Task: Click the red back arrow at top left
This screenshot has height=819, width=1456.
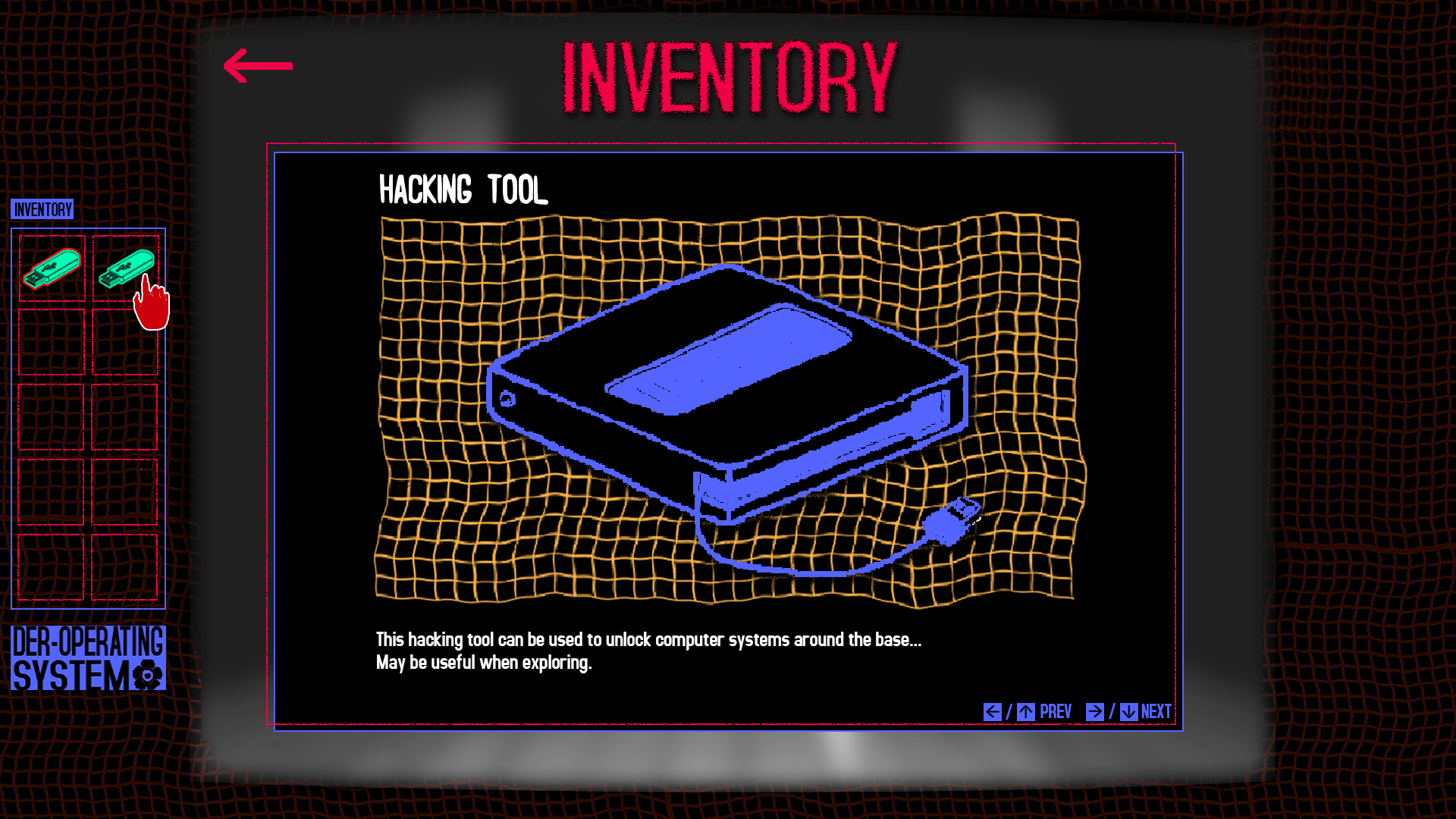Action: [x=257, y=67]
